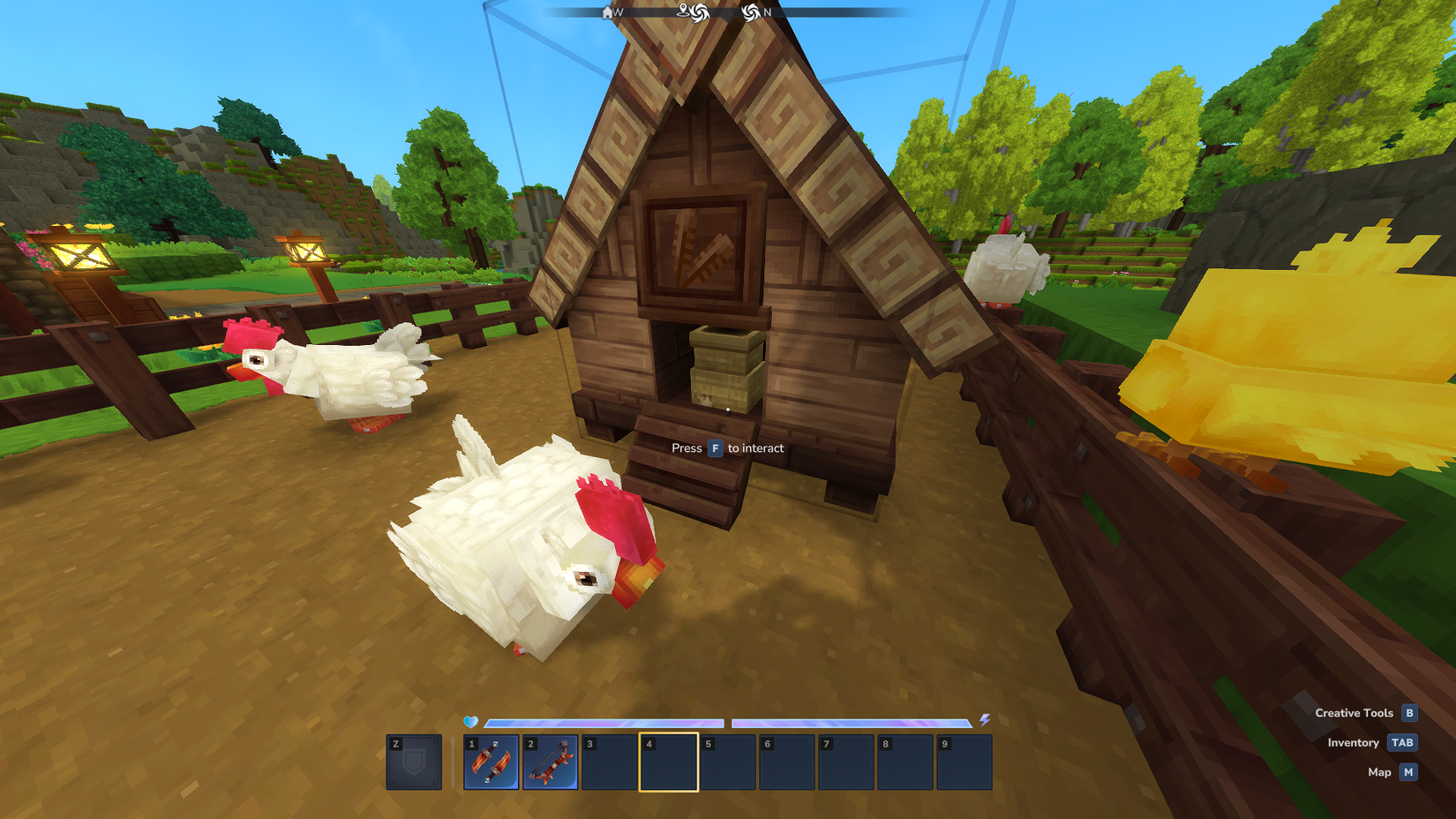Click the swirl icon at compass center
This screenshot has width=1456, height=819.
(x=700, y=13)
